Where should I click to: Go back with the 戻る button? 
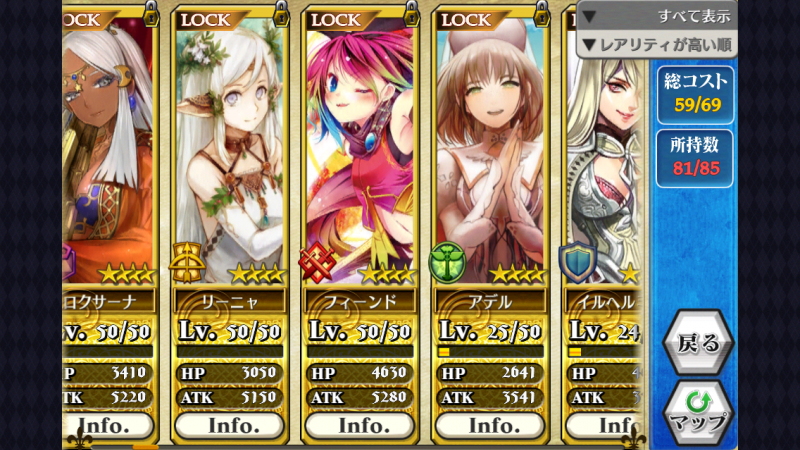tap(698, 344)
